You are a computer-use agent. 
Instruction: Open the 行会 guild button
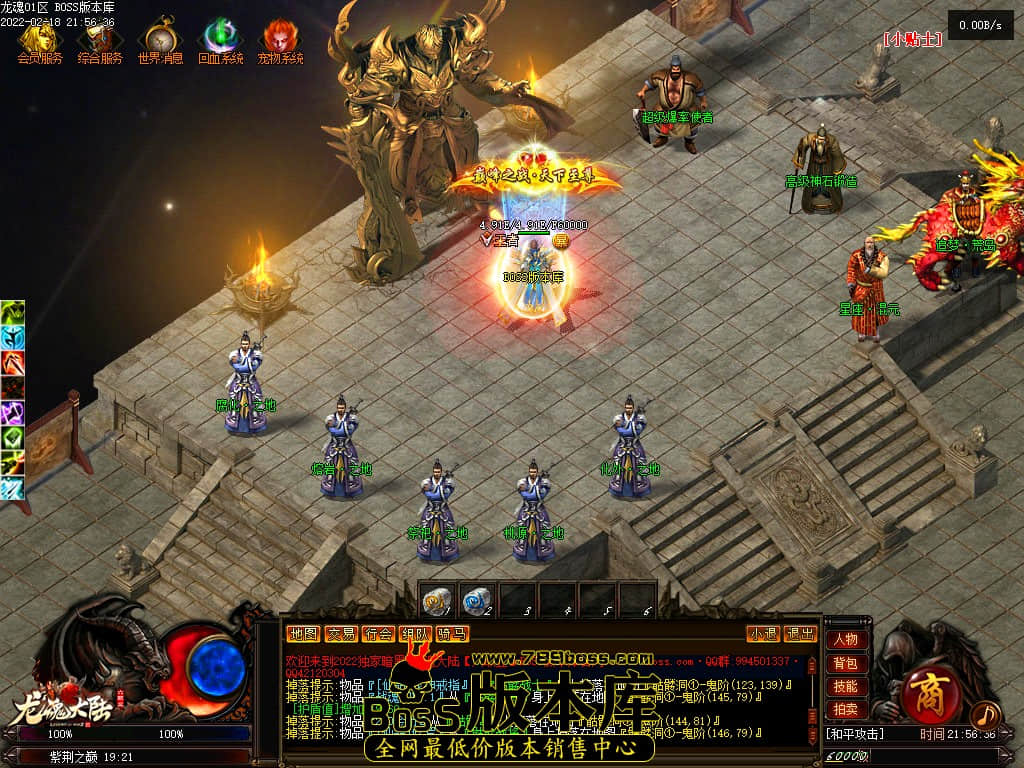(378, 634)
